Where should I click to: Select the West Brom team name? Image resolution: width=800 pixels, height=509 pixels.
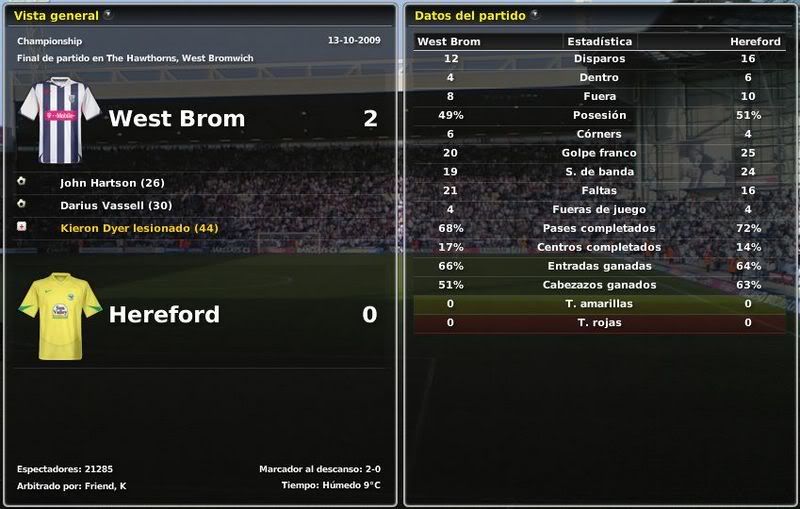tap(176, 118)
